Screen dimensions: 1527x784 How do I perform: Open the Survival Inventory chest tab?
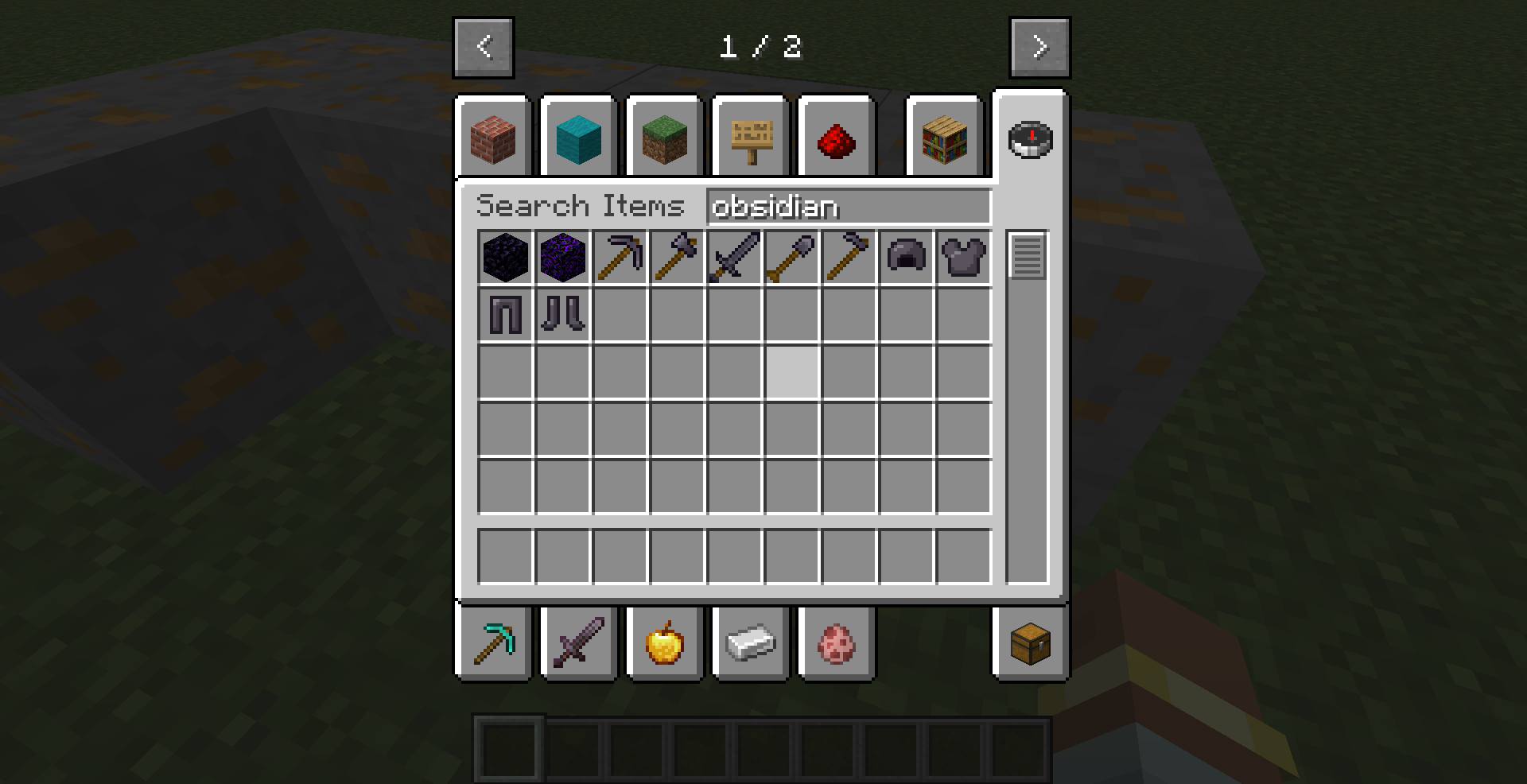[1029, 643]
